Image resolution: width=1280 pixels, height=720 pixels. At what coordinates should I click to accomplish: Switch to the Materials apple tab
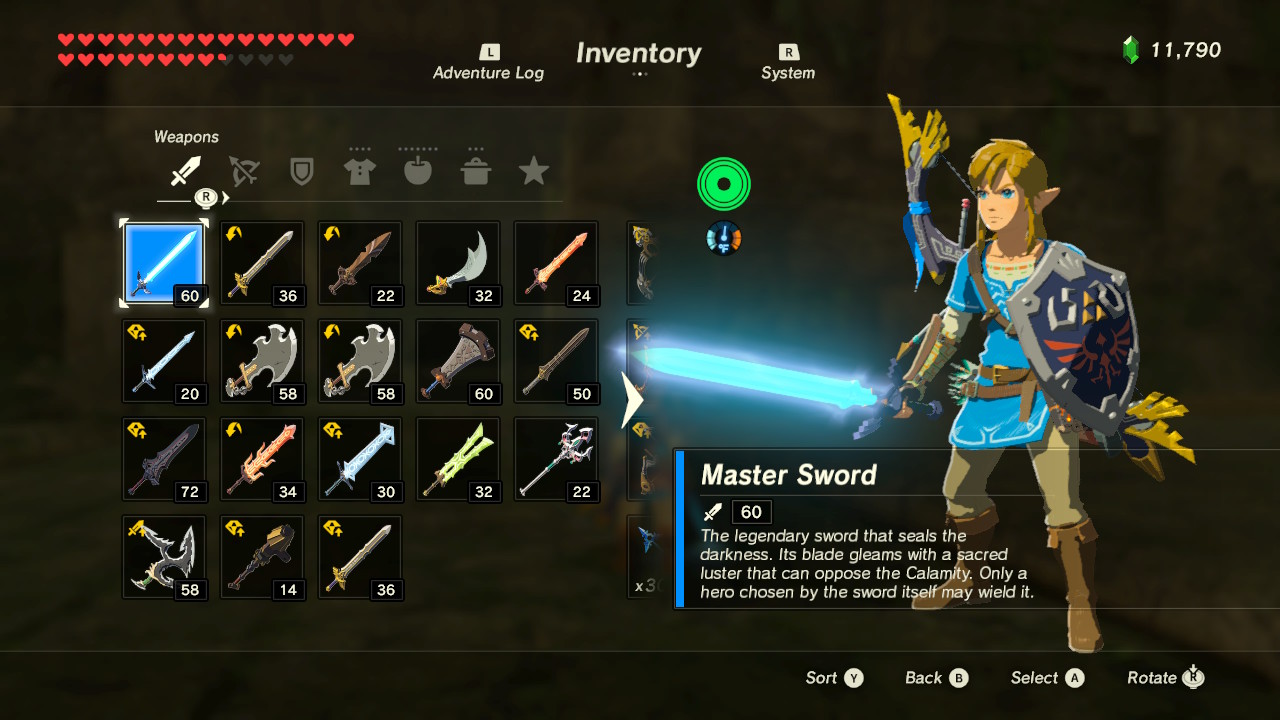(x=417, y=172)
